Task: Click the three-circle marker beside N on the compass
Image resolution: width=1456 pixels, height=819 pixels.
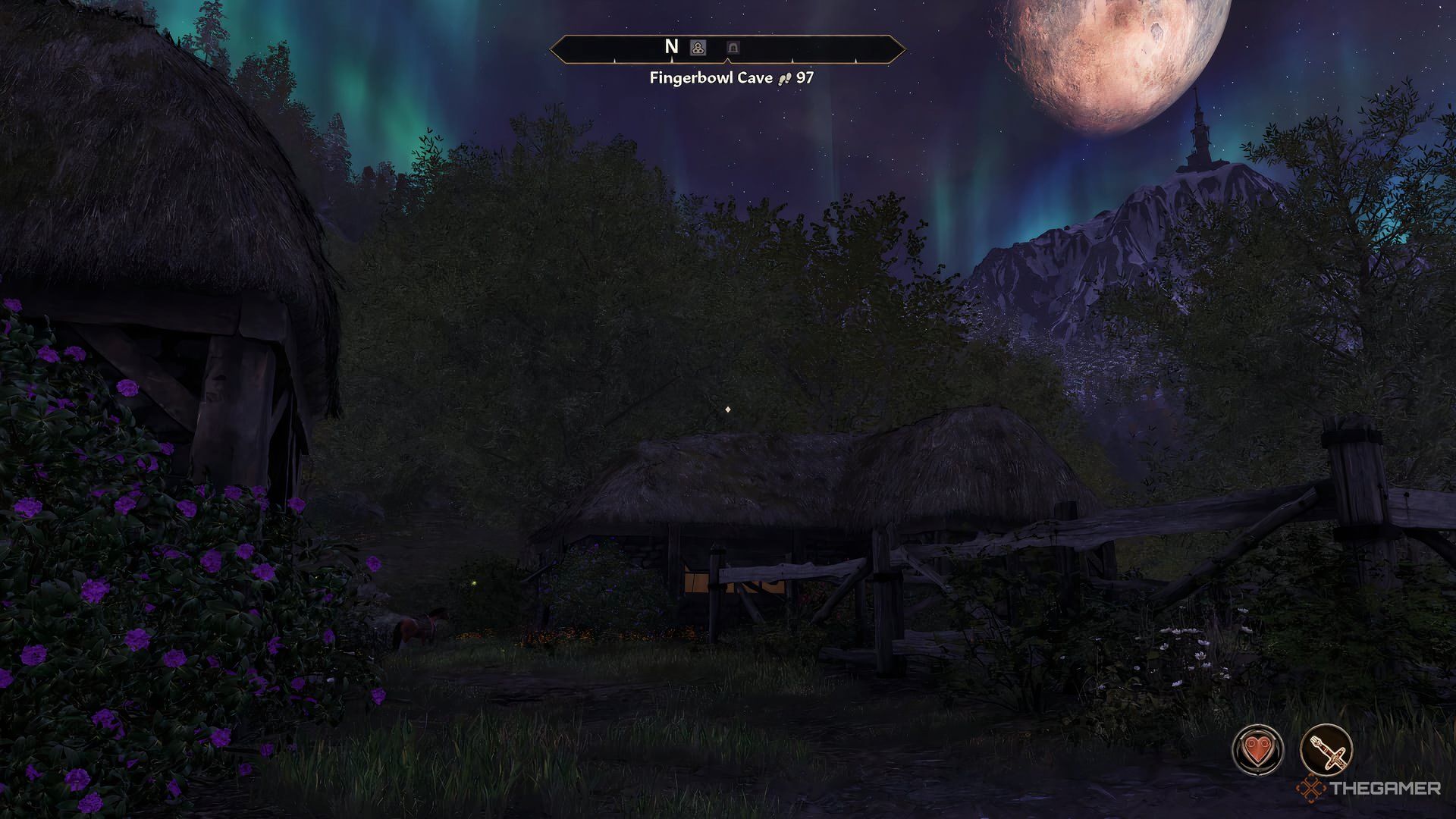Action: click(x=698, y=48)
